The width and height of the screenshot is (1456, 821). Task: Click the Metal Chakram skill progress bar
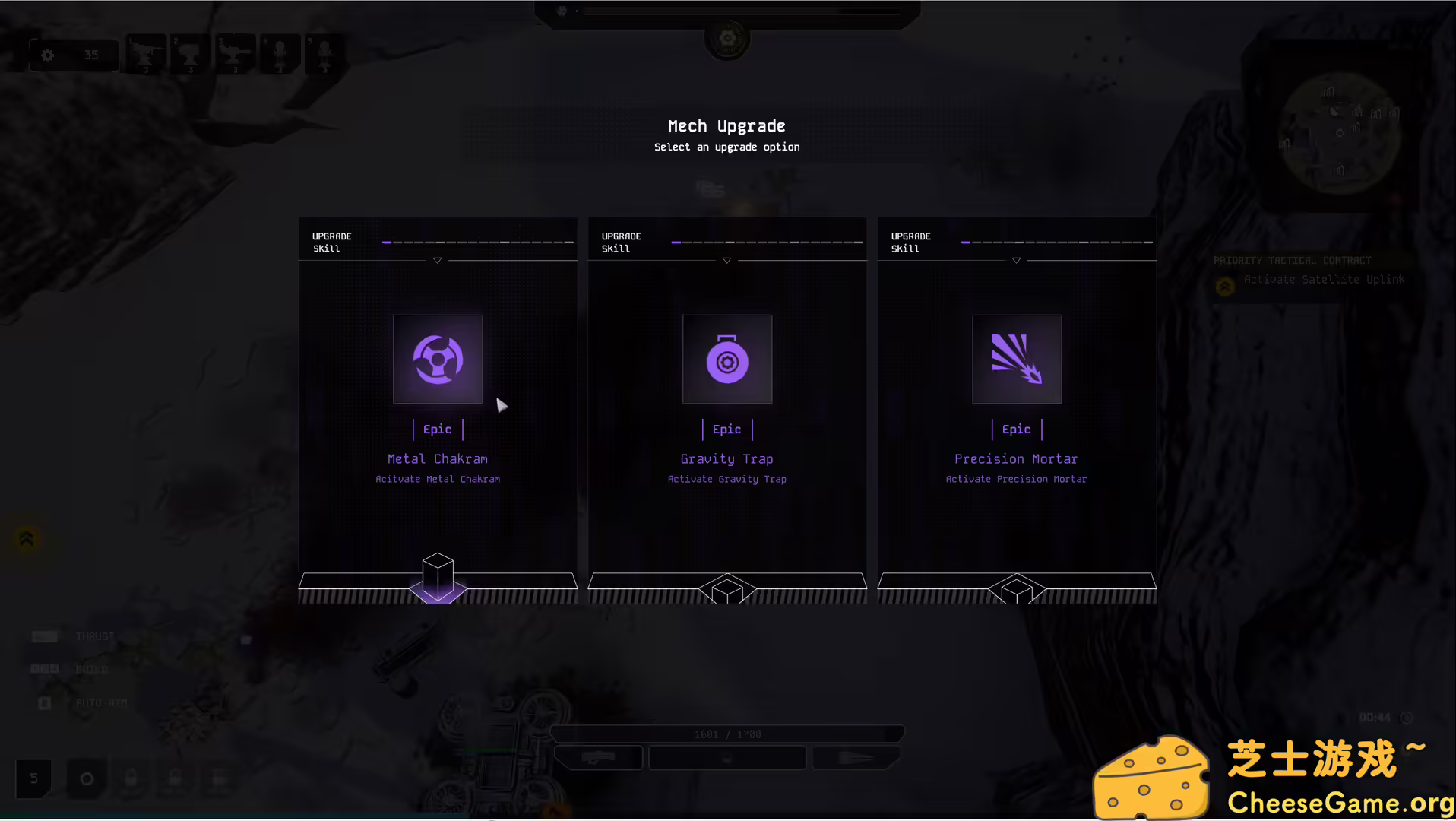[x=479, y=241]
